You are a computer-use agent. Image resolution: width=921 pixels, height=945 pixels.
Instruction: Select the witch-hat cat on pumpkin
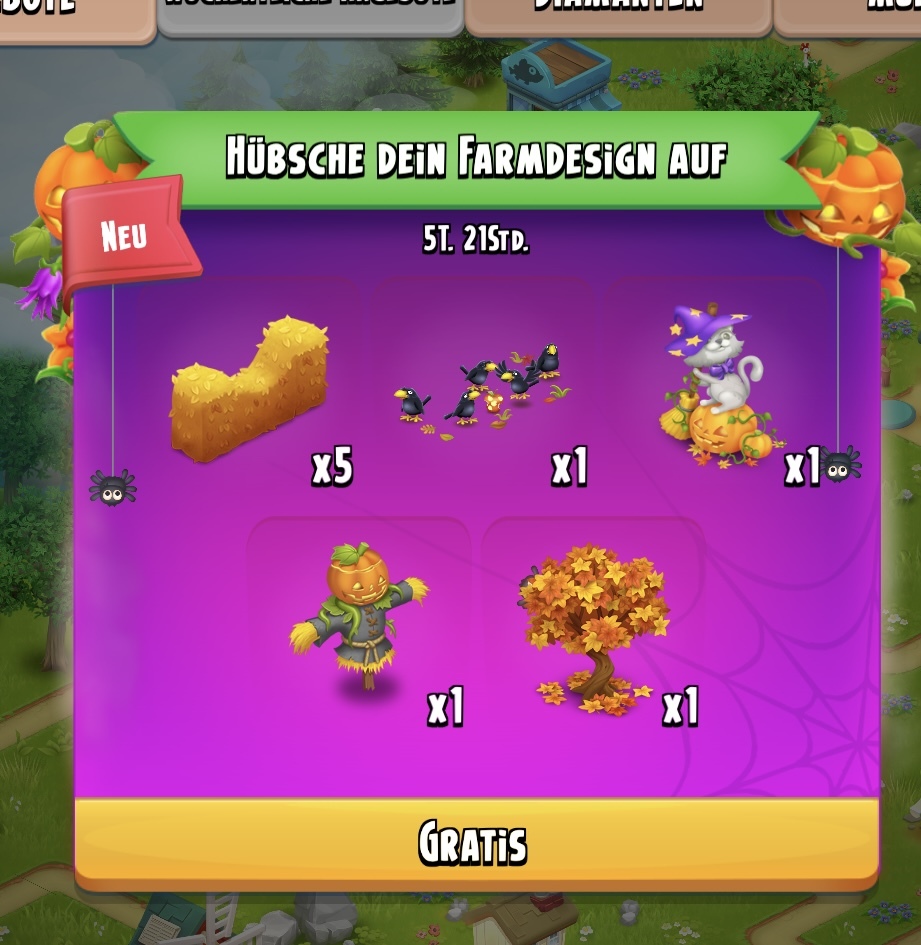[716, 387]
